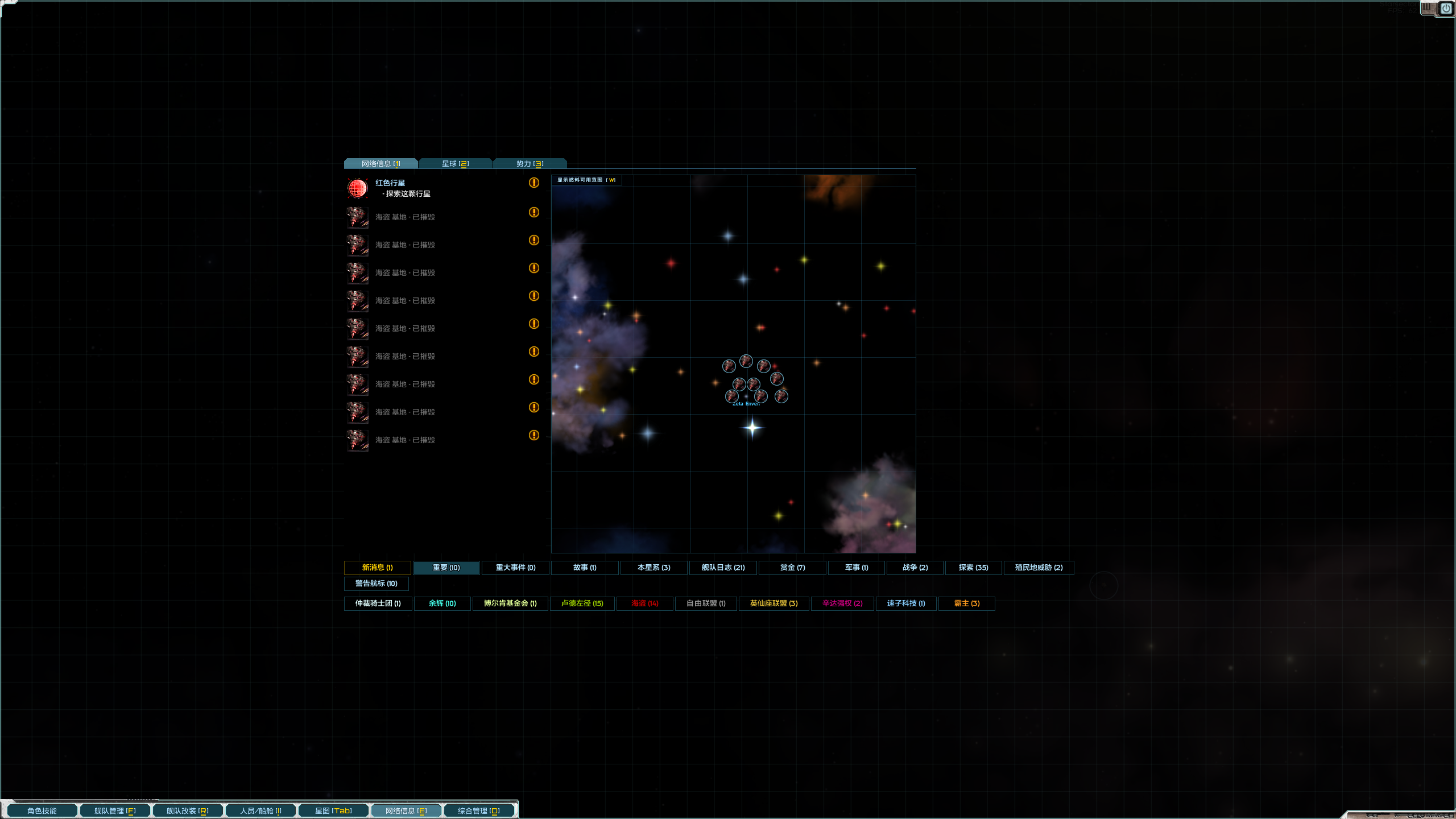Click a pirate fleet icon above Zeta Enver
1456x819 pixels.
[x=746, y=360]
